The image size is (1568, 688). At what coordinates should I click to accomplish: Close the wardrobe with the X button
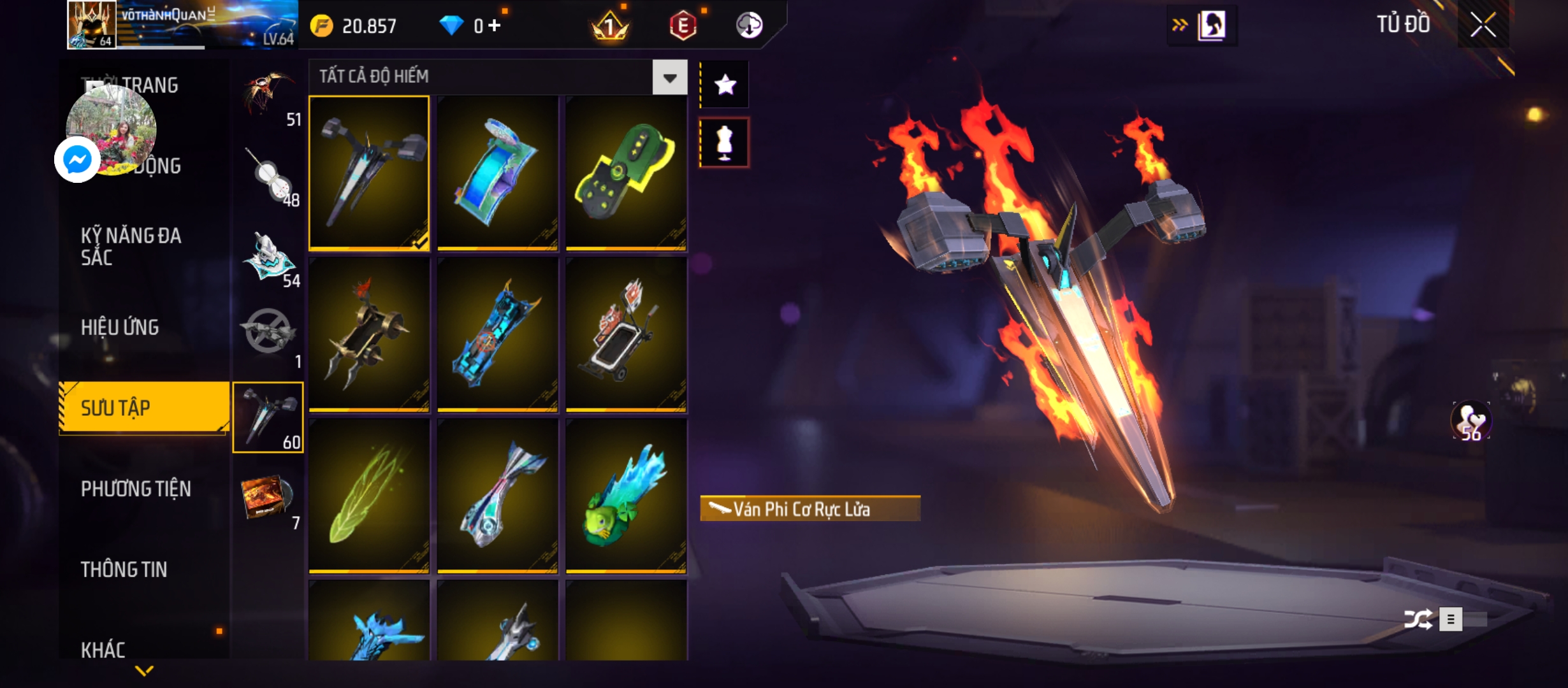tap(1483, 25)
